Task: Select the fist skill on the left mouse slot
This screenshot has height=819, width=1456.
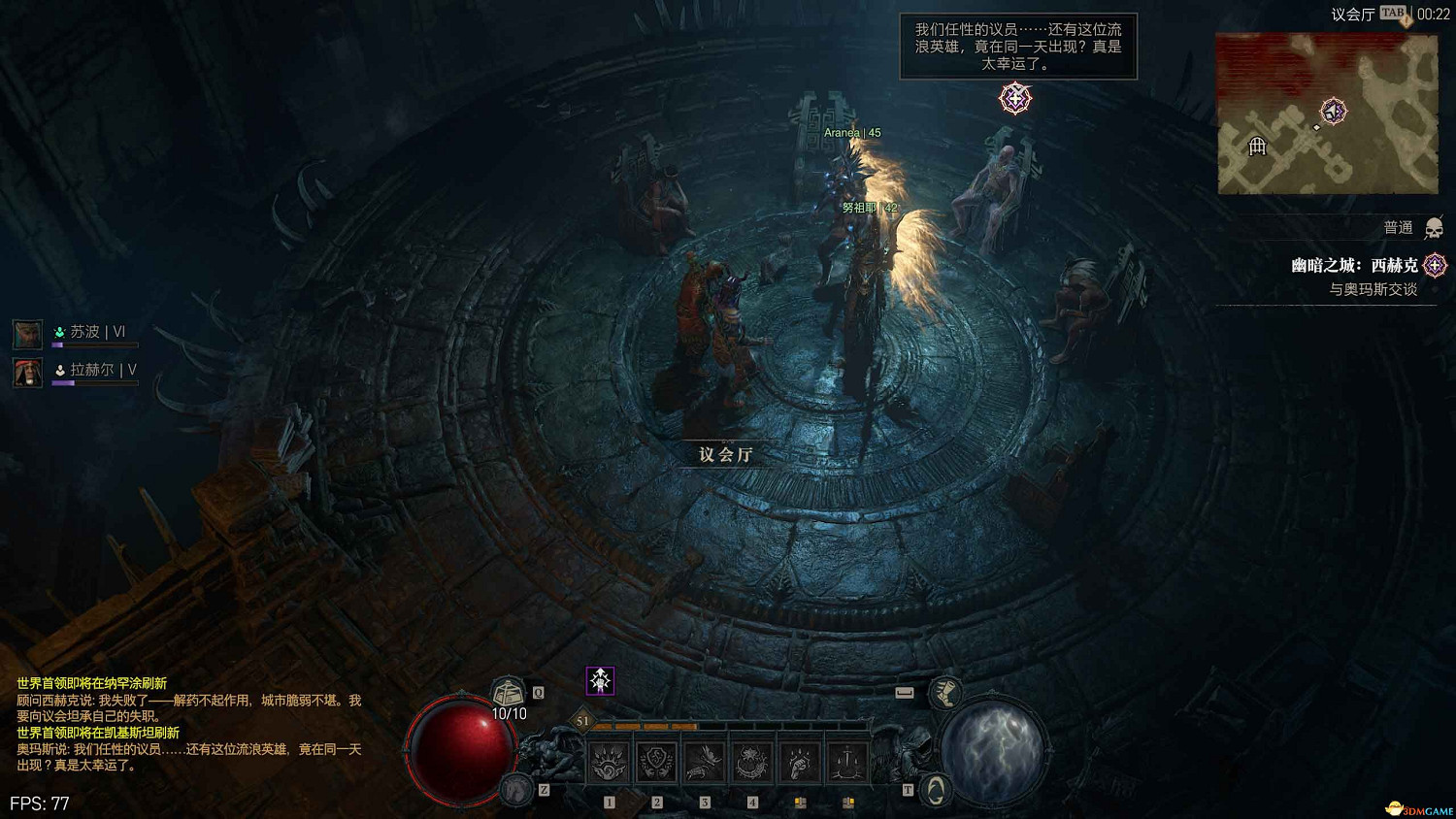Action: pyautogui.click(x=799, y=761)
